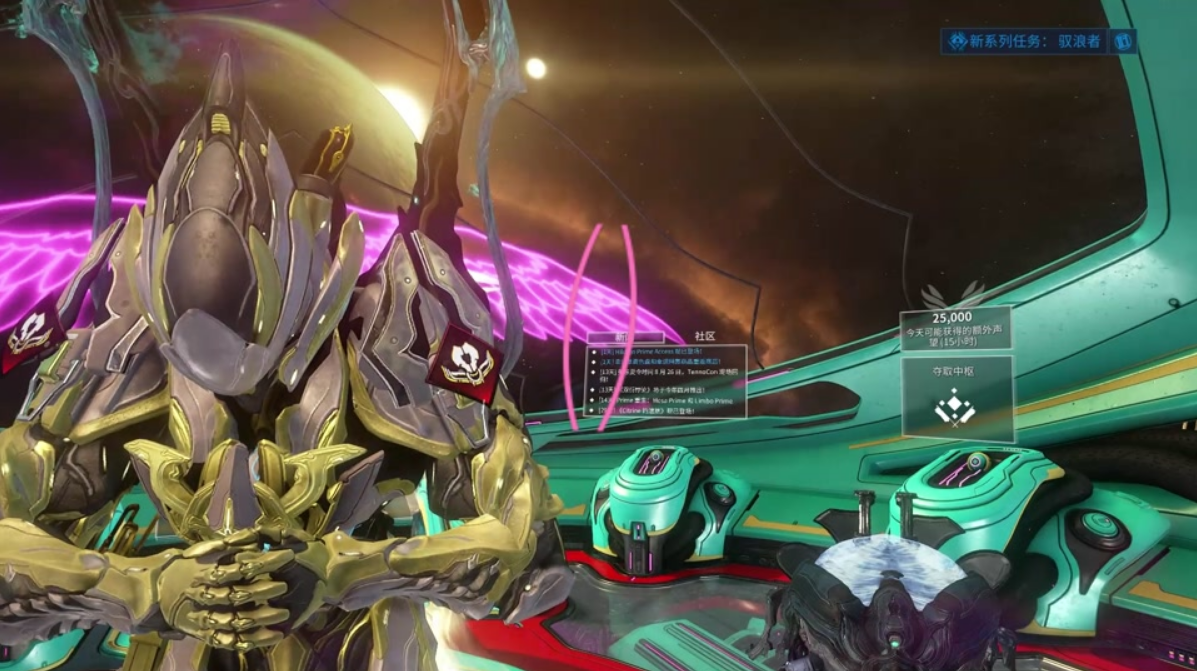Show the 25,000 daily standing panel

click(954, 328)
